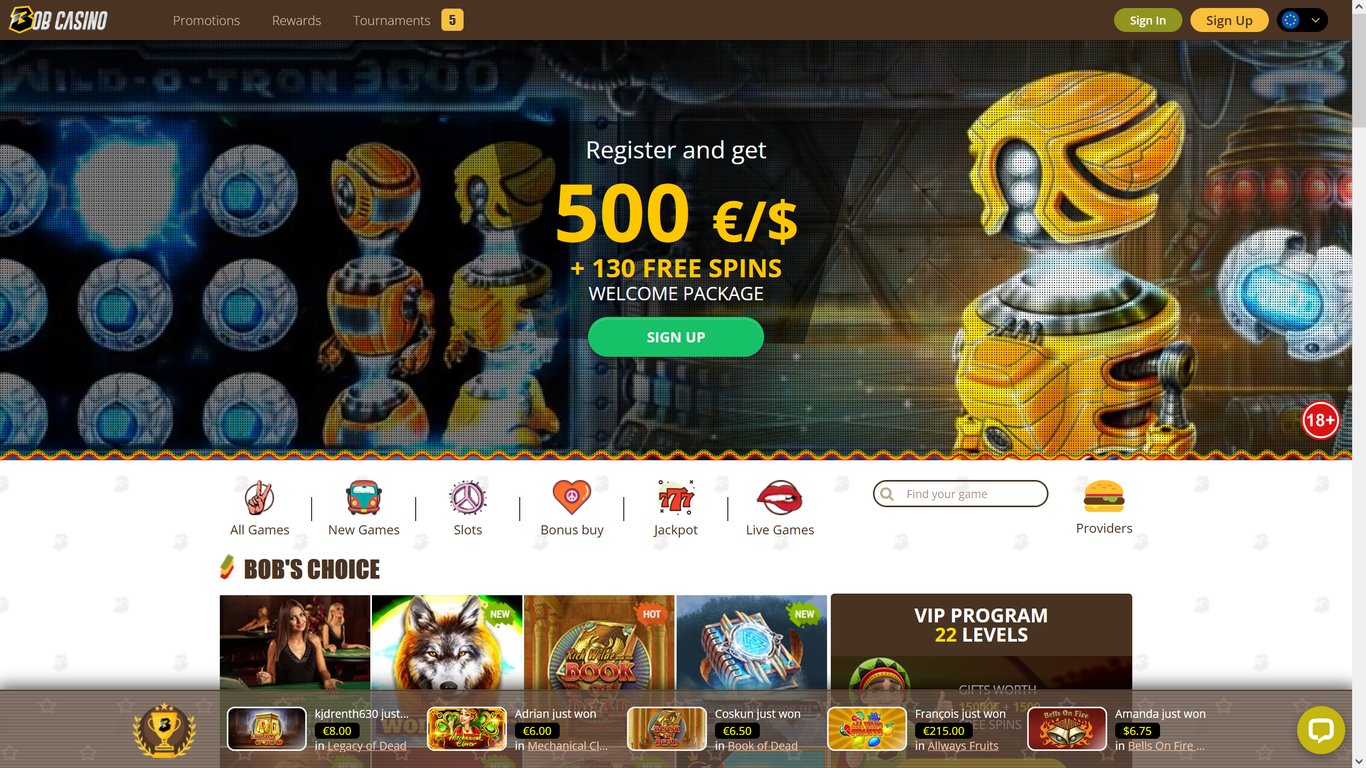Open the Rewards page
Viewport: 1366px width, 768px height.
tap(296, 19)
